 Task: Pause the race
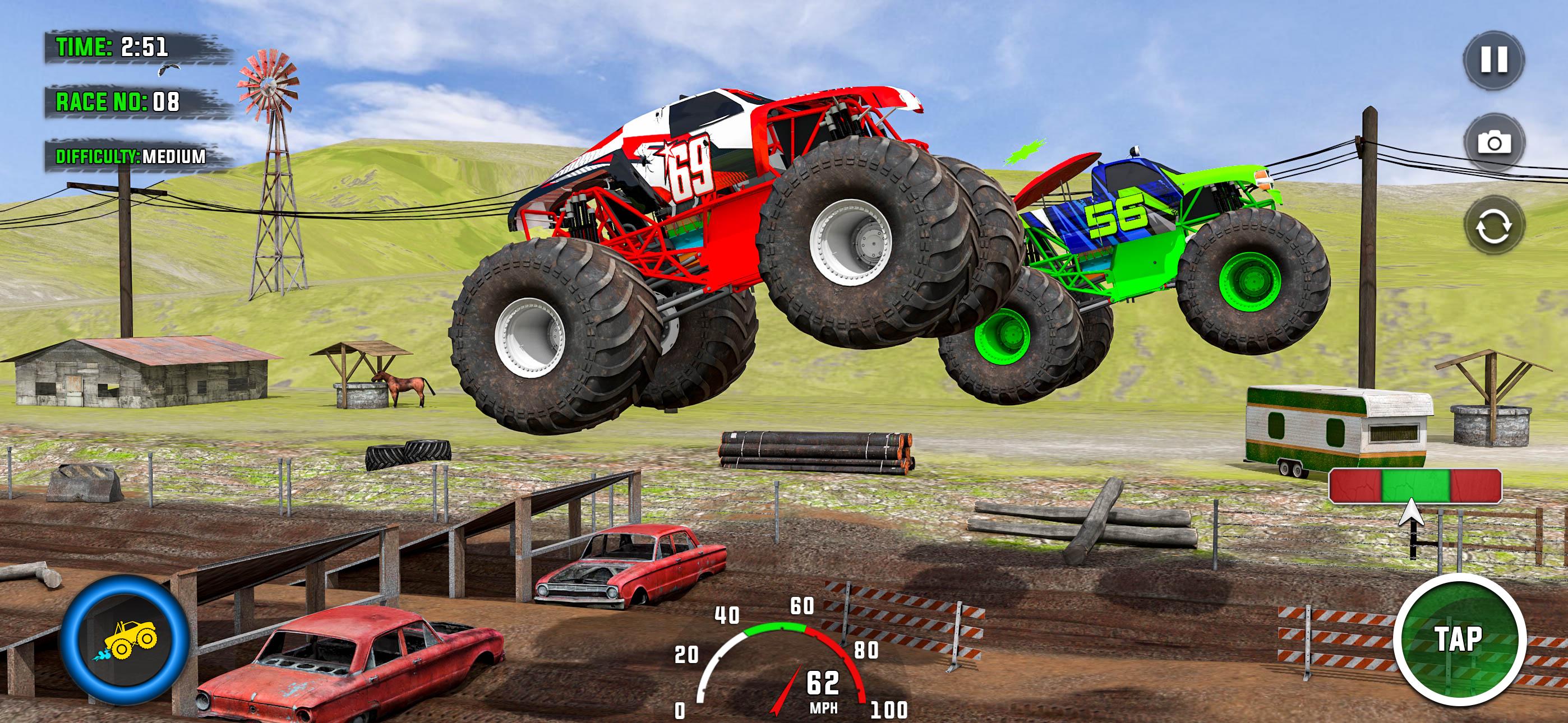[x=1494, y=59]
